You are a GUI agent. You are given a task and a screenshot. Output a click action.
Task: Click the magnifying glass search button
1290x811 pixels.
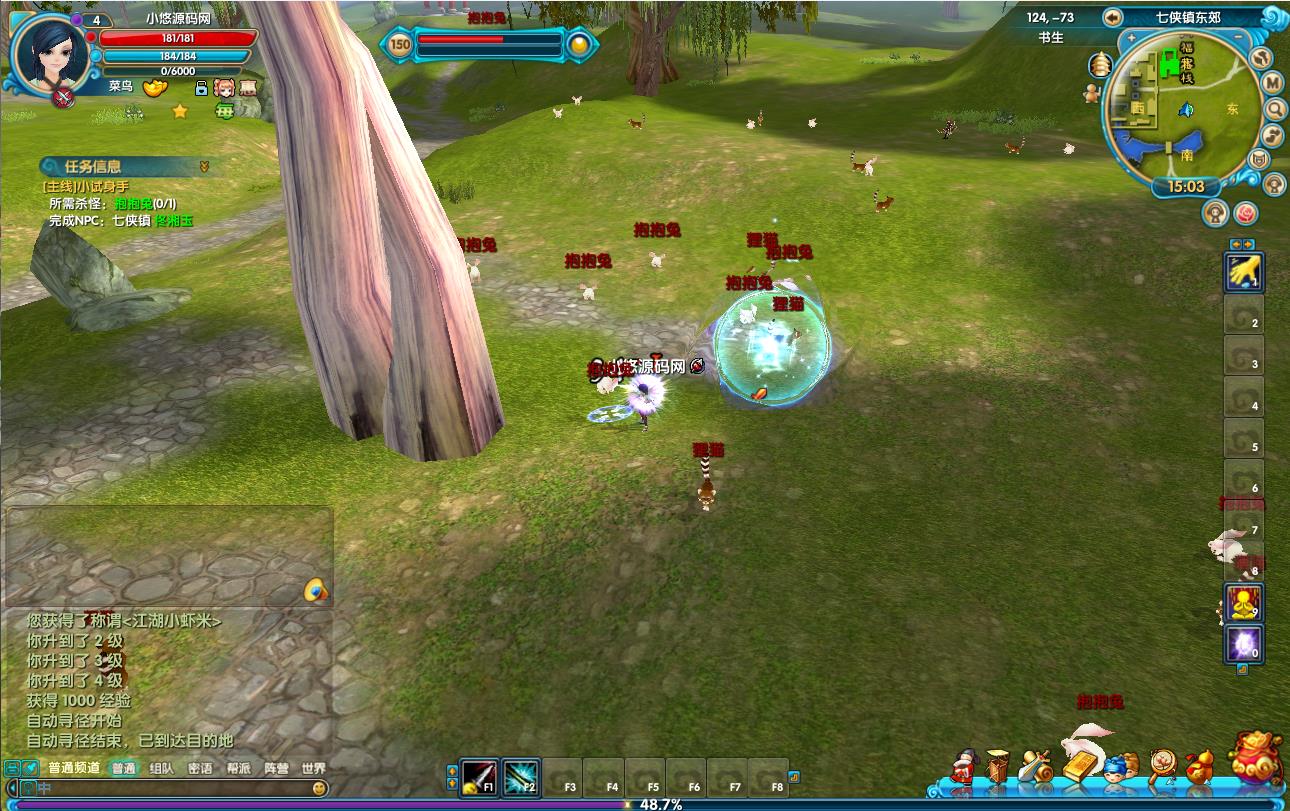point(1276,108)
